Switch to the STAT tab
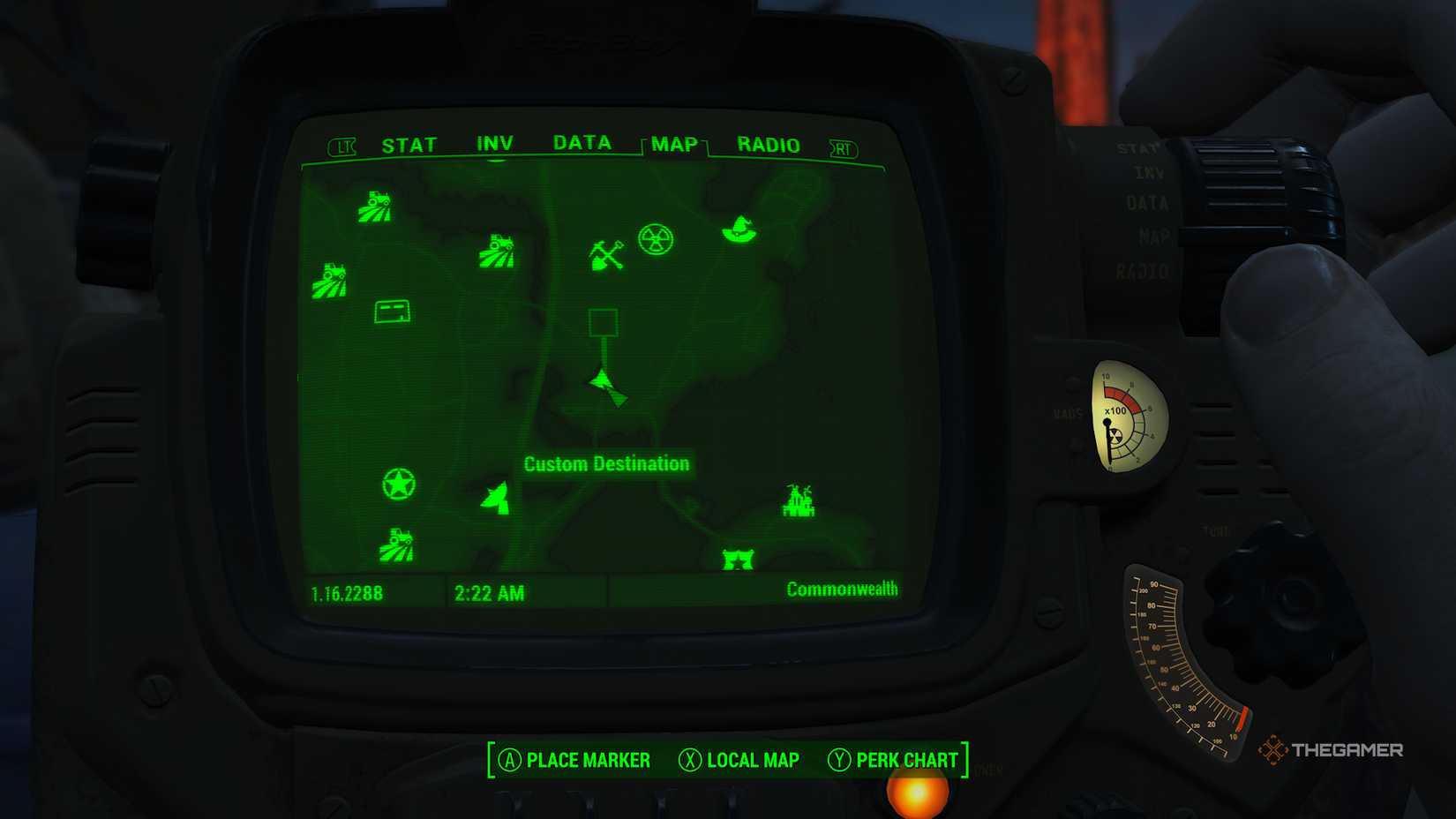The height and width of the screenshot is (819, 1456). tap(409, 144)
